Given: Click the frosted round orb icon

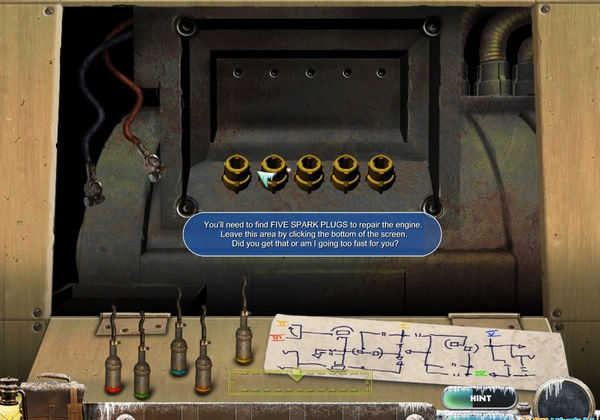Looking at the screenshot, I should click(564, 399).
